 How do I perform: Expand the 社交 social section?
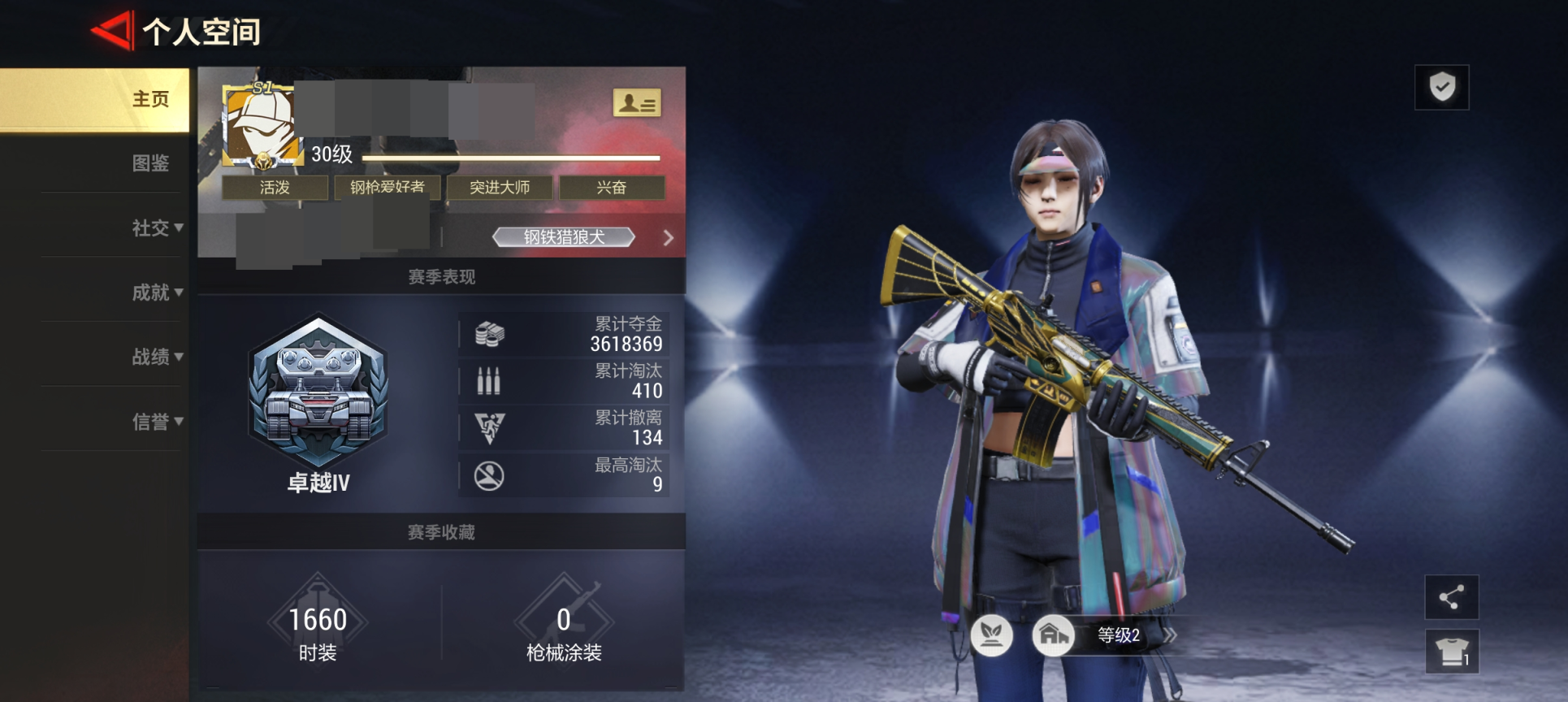pos(157,228)
